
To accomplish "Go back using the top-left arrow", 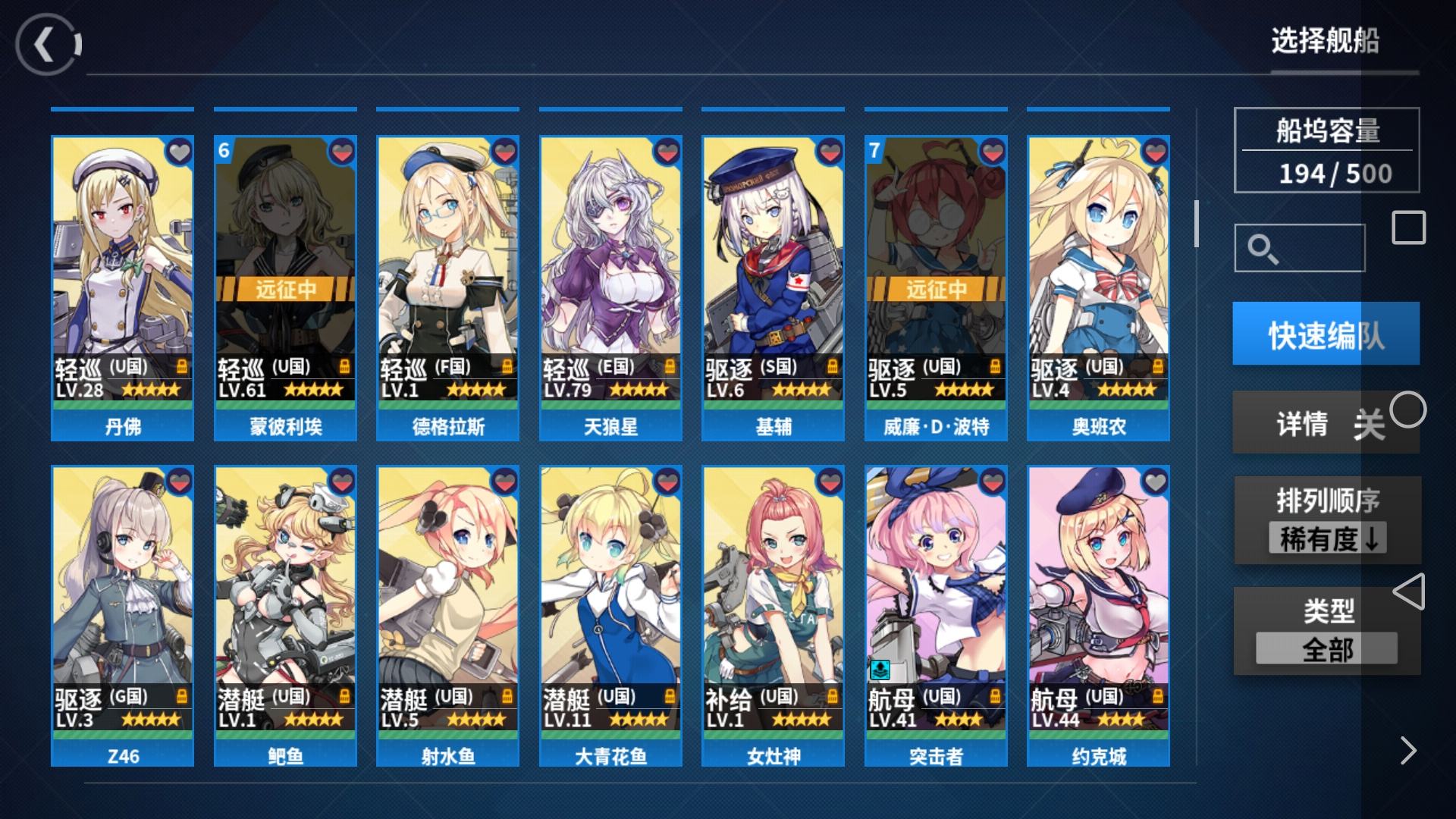I will click(47, 45).
